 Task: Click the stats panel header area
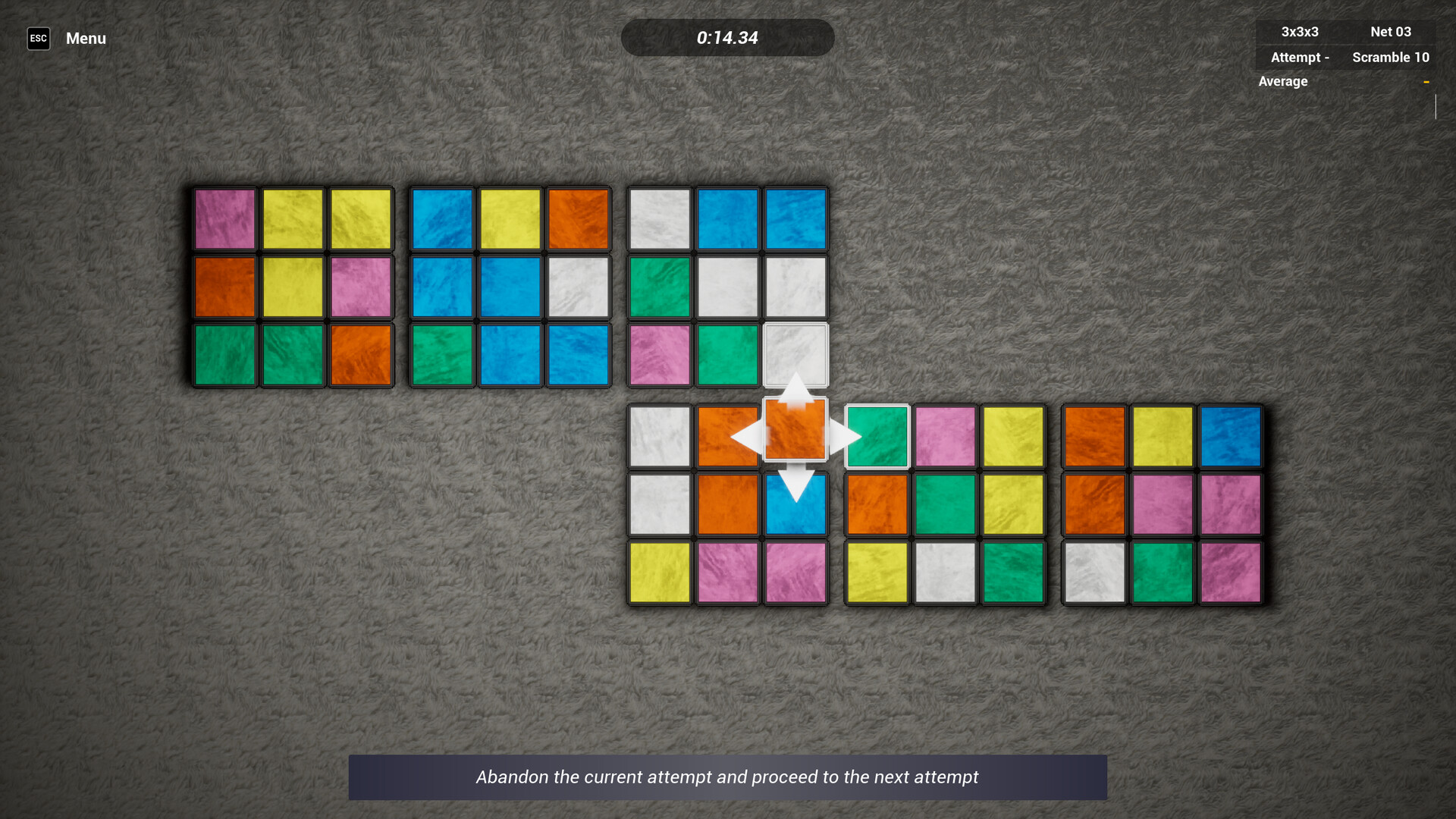1345,32
